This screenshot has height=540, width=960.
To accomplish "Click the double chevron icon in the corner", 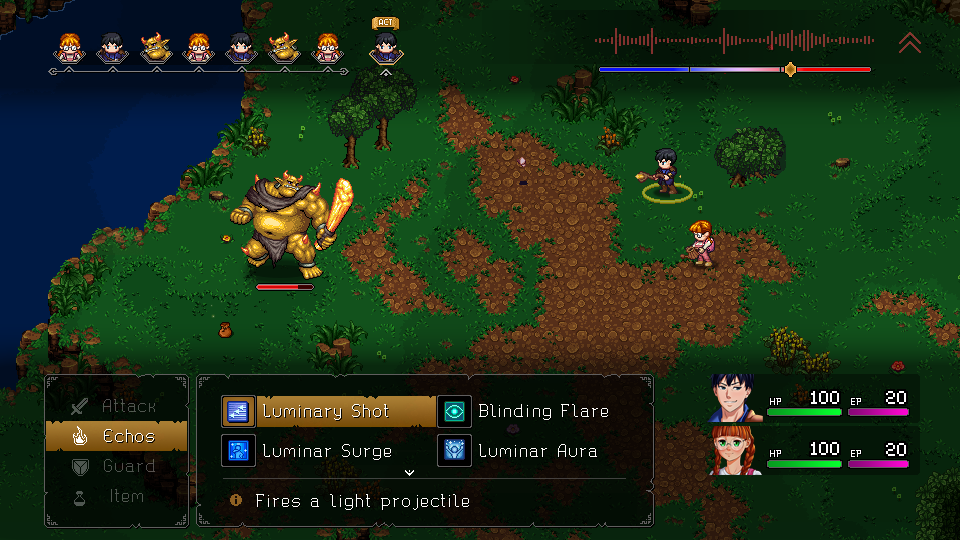I will click(x=909, y=42).
